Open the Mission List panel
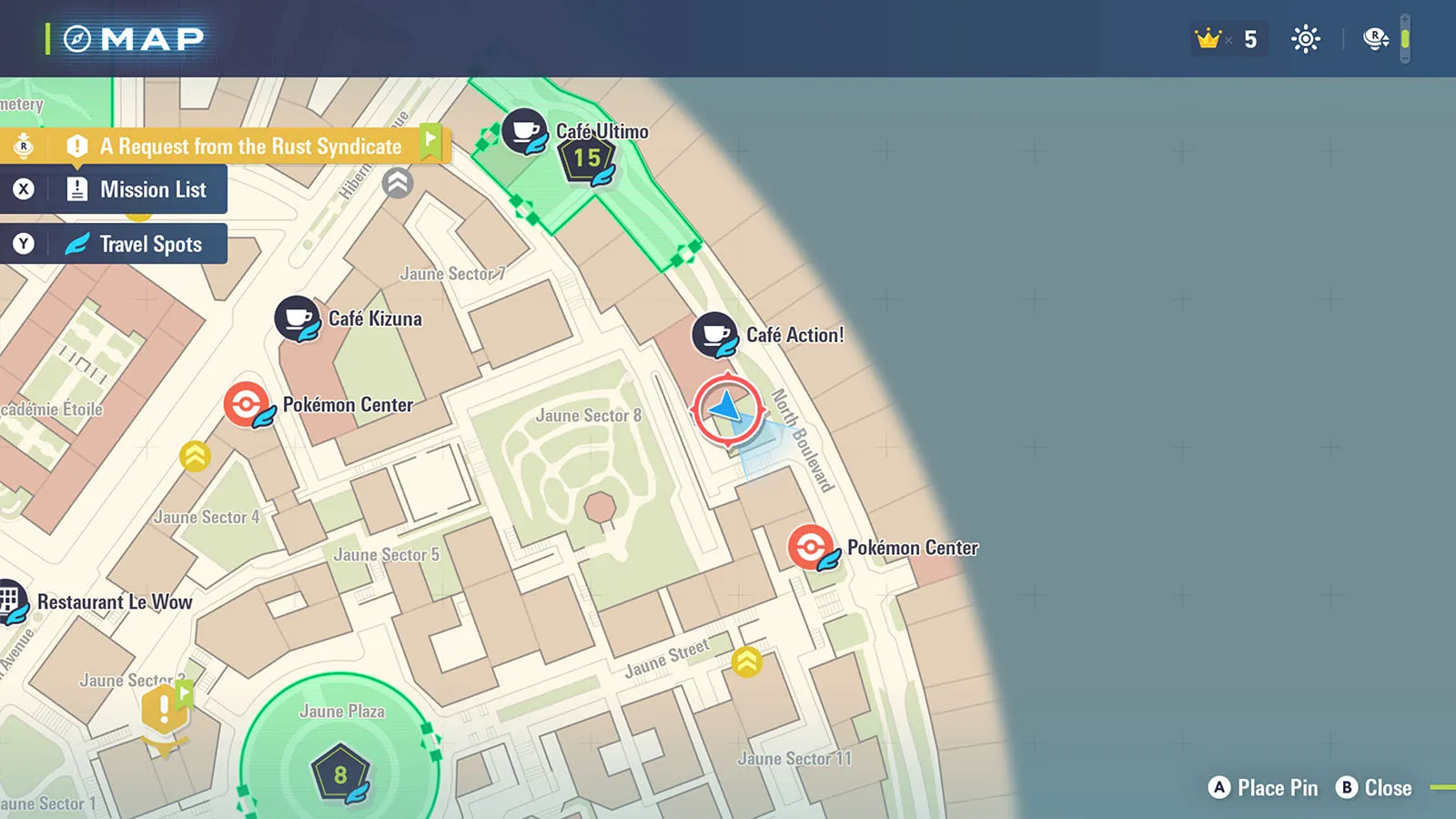Image resolution: width=1456 pixels, height=819 pixels. 136,190
